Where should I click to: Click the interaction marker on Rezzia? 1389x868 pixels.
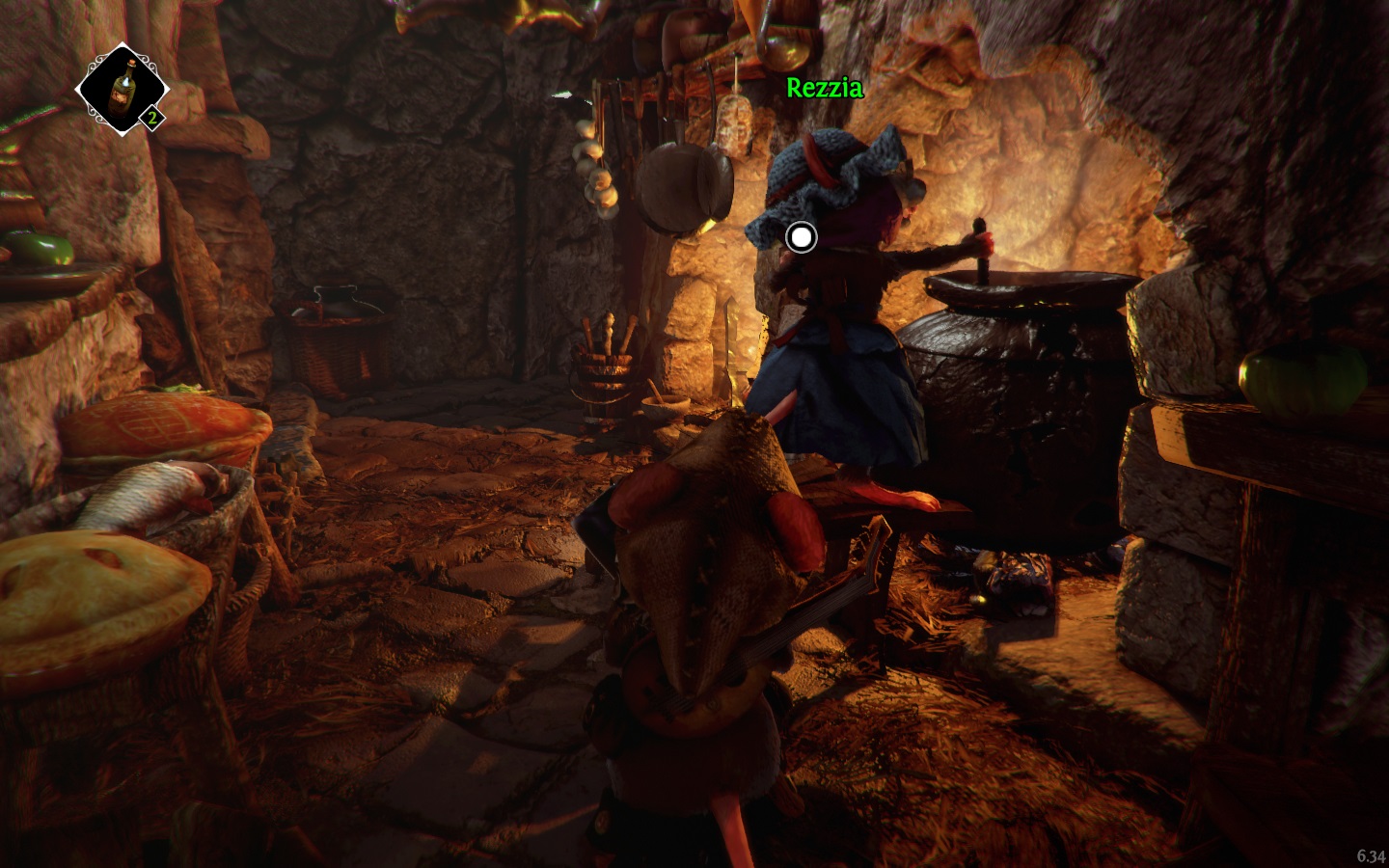point(801,236)
